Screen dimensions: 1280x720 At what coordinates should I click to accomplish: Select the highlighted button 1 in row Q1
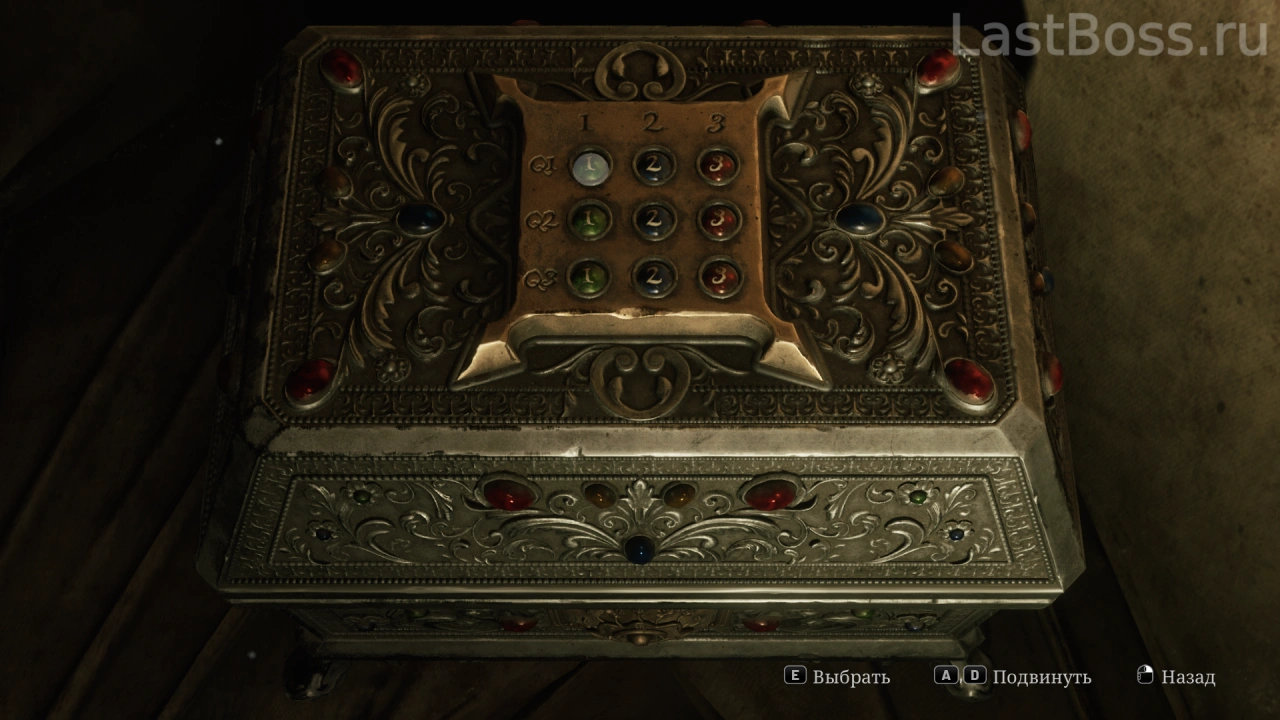[x=591, y=164]
